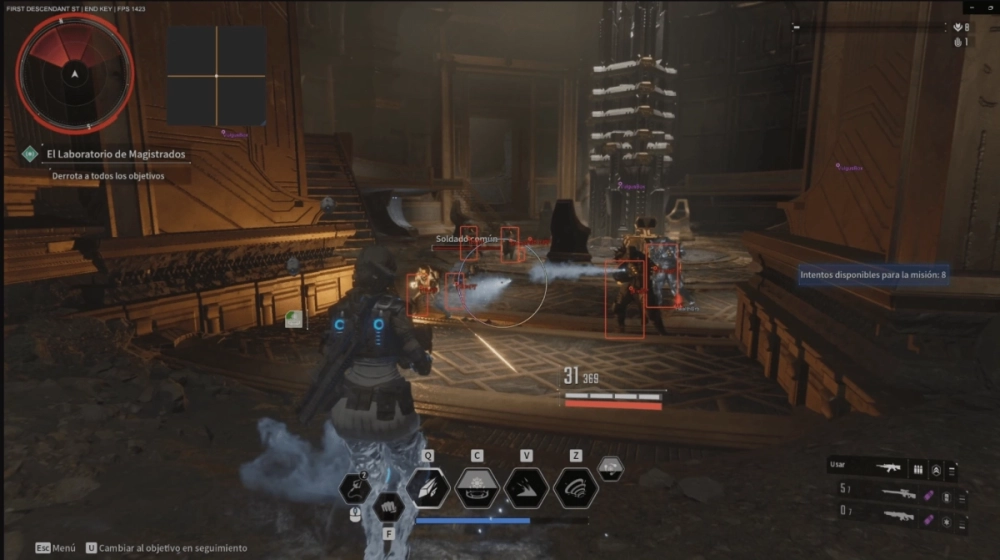The height and width of the screenshot is (560, 1000).
Task: Click the circular red radar minimap
Action: click(x=75, y=72)
